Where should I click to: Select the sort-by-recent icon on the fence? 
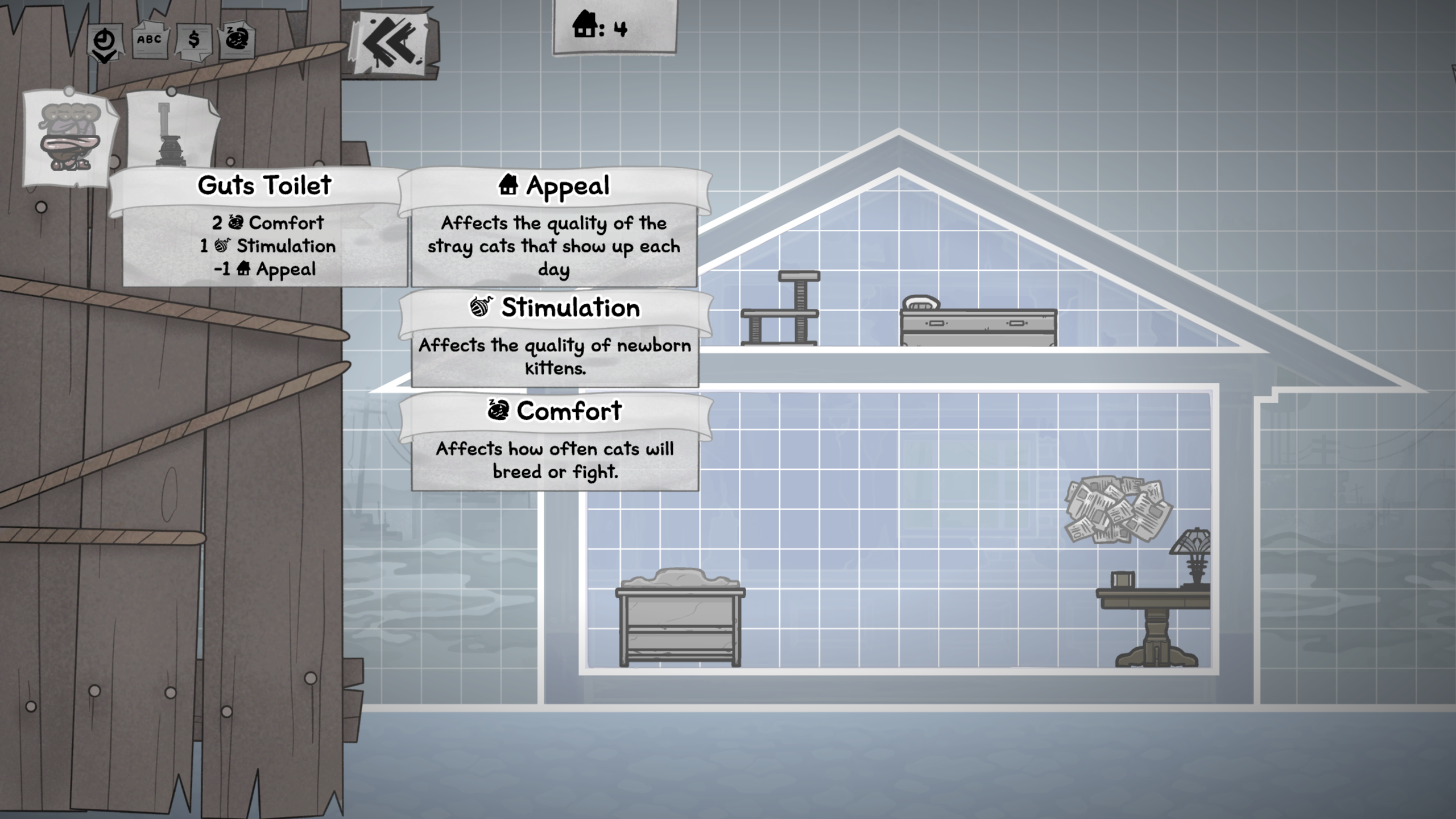tap(104, 40)
